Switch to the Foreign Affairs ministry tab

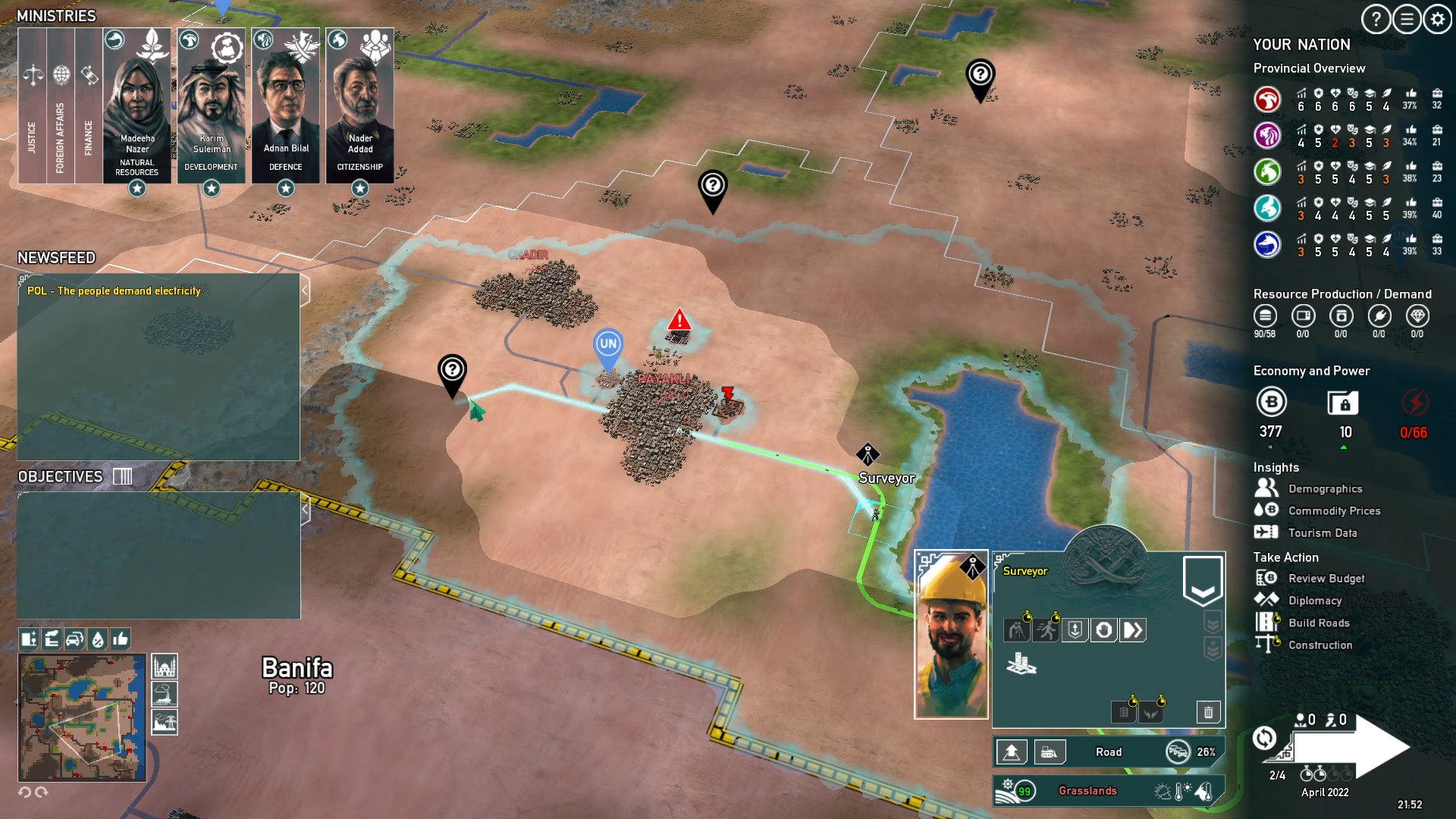61,106
